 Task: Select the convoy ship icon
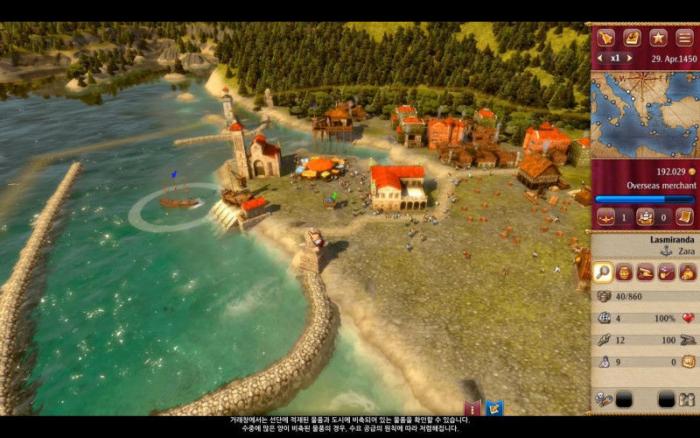click(x=645, y=216)
